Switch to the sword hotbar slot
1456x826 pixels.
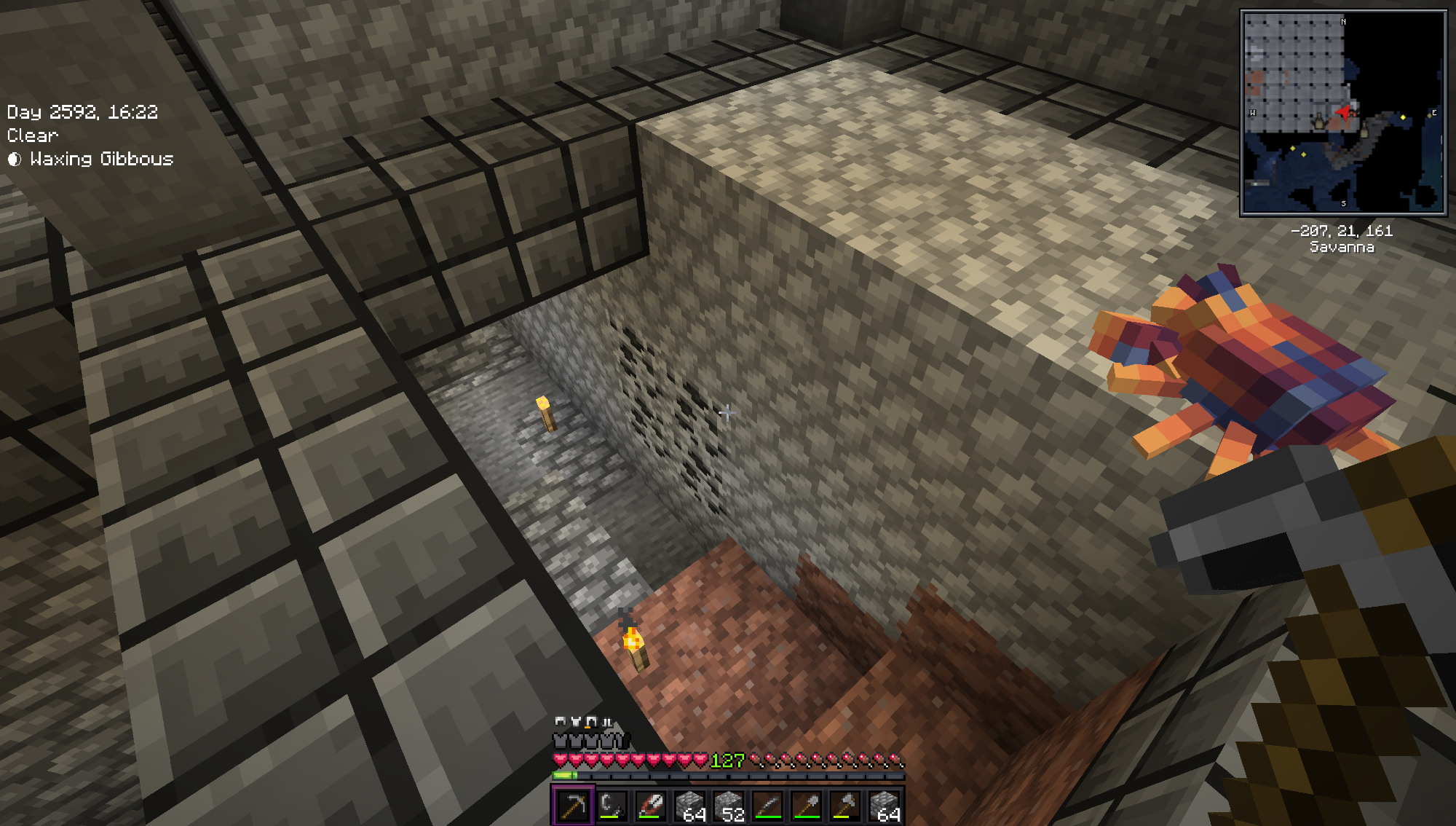768,806
